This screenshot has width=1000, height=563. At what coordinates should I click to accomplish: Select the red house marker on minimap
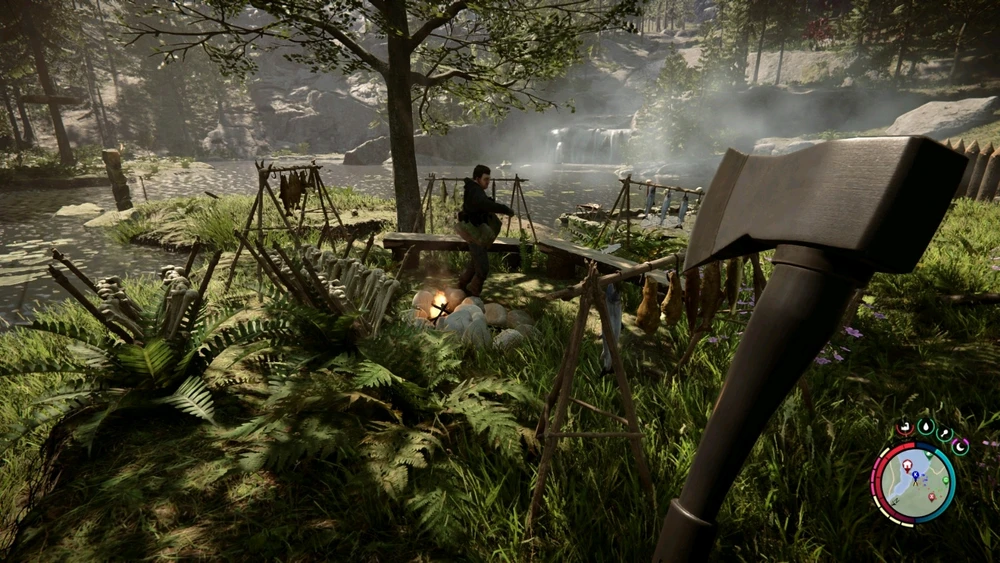tap(908, 467)
